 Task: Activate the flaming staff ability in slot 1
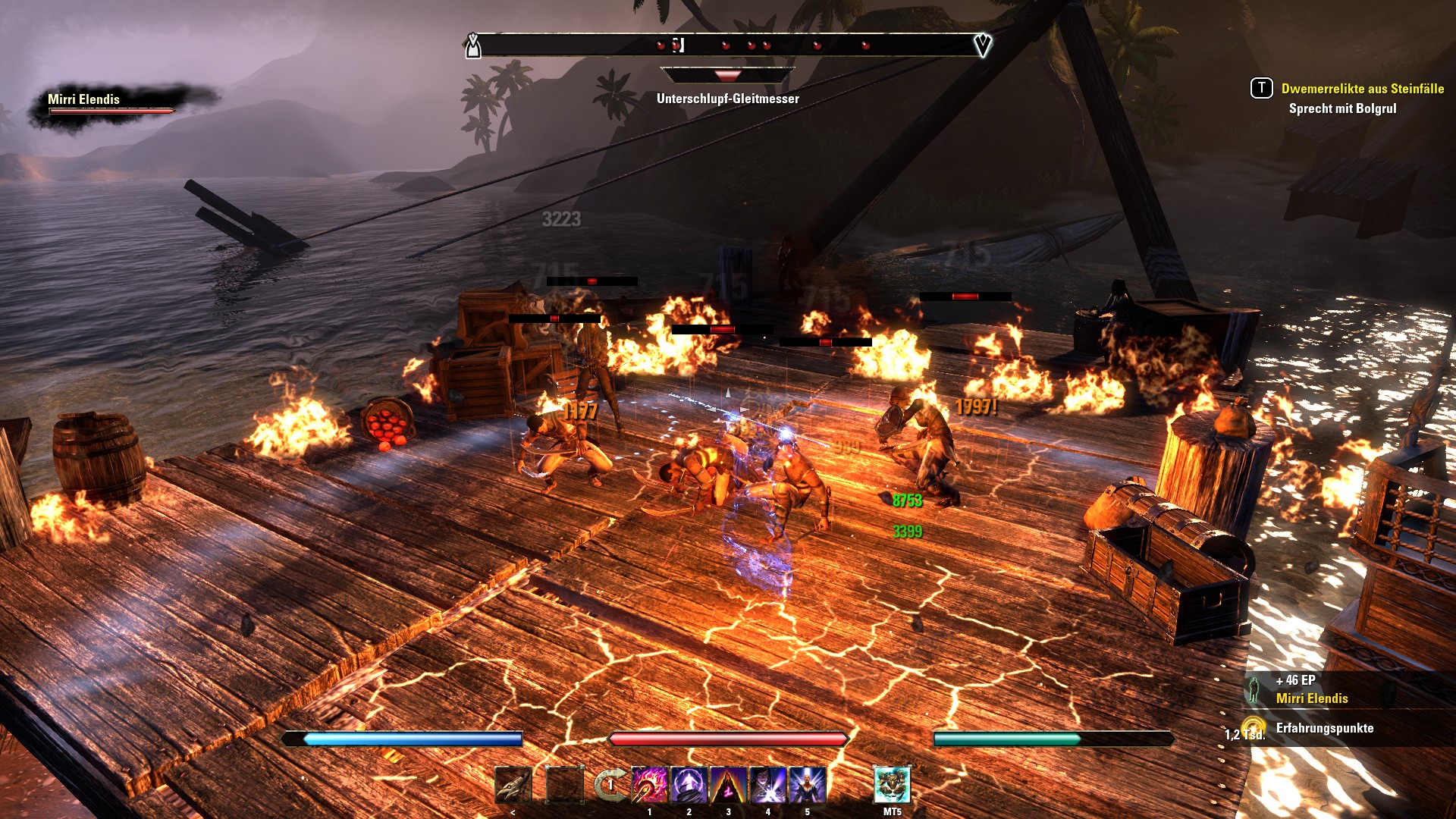point(650,785)
